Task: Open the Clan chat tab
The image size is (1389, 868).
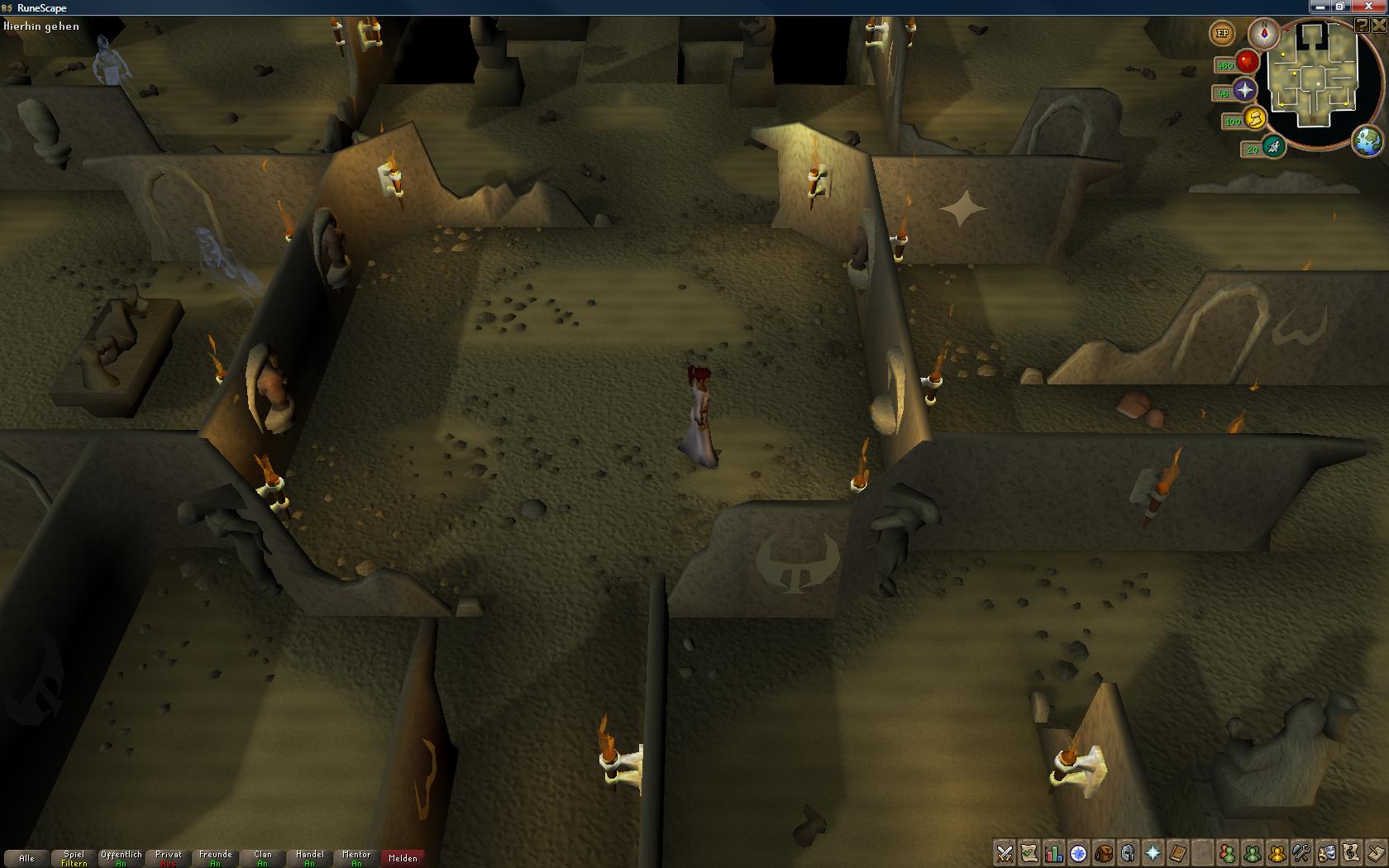Action: 263,858
